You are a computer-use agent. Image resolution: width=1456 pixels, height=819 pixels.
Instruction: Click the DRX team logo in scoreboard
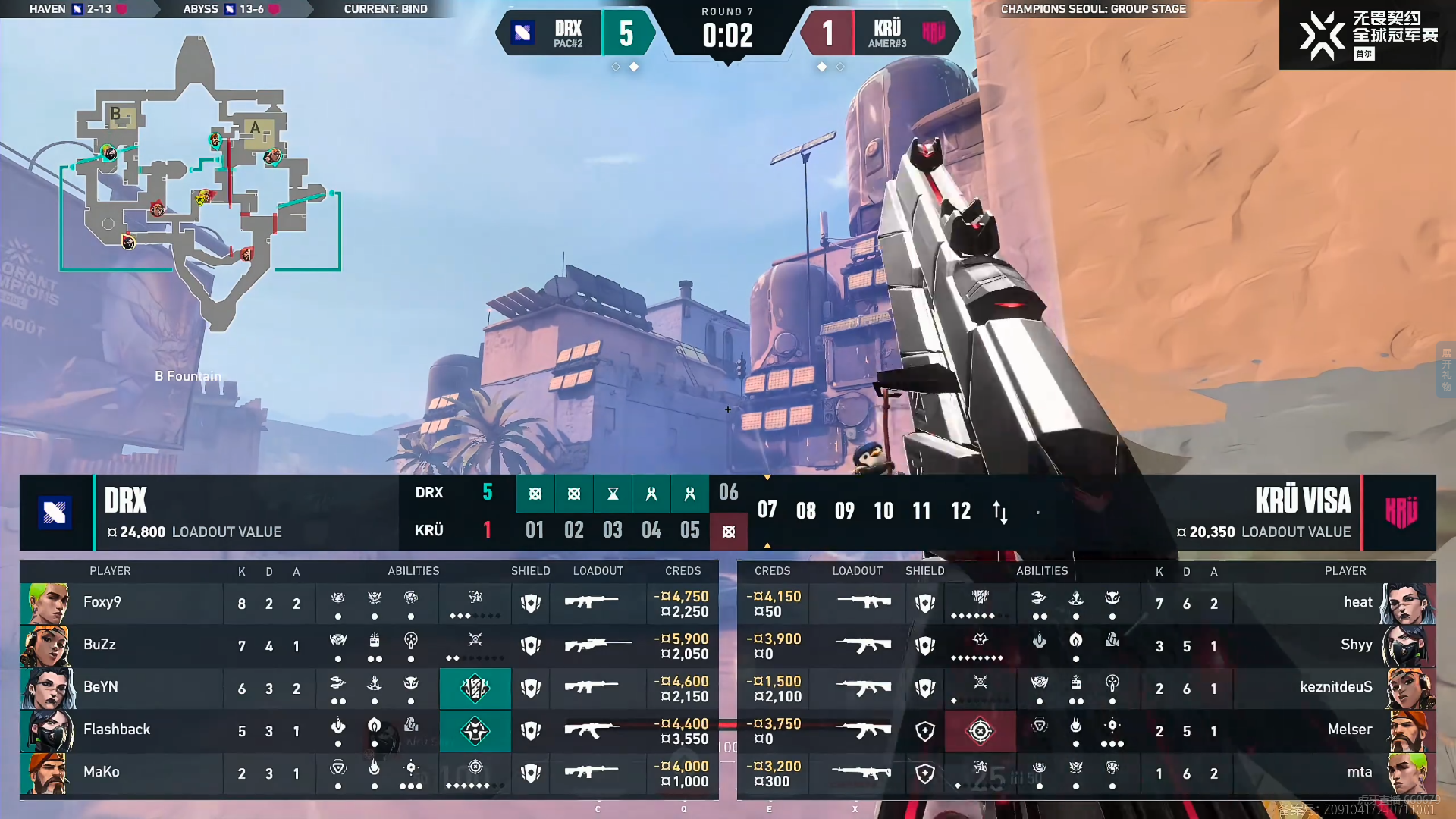pyautogui.click(x=55, y=513)
